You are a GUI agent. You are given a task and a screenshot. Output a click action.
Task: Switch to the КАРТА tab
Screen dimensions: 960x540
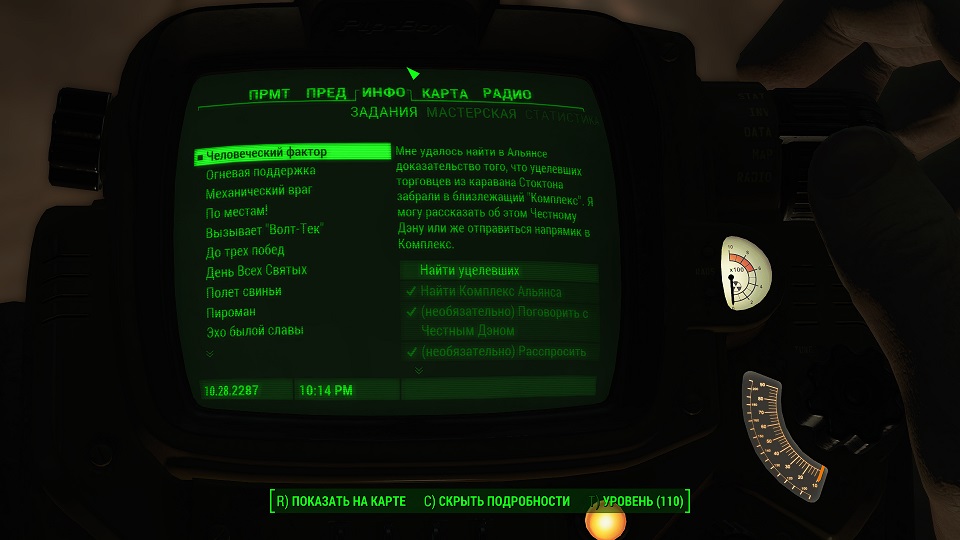pyautogui.click(x=445, y=94)
